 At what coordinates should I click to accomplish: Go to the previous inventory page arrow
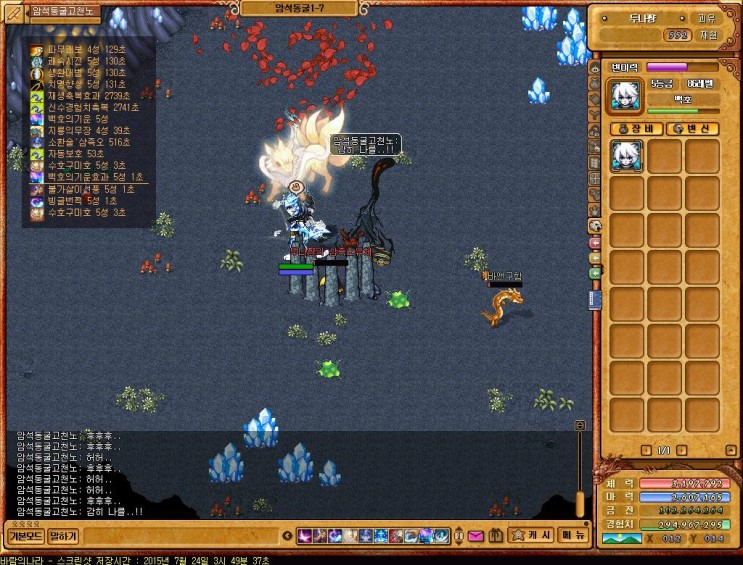point(645,450)
